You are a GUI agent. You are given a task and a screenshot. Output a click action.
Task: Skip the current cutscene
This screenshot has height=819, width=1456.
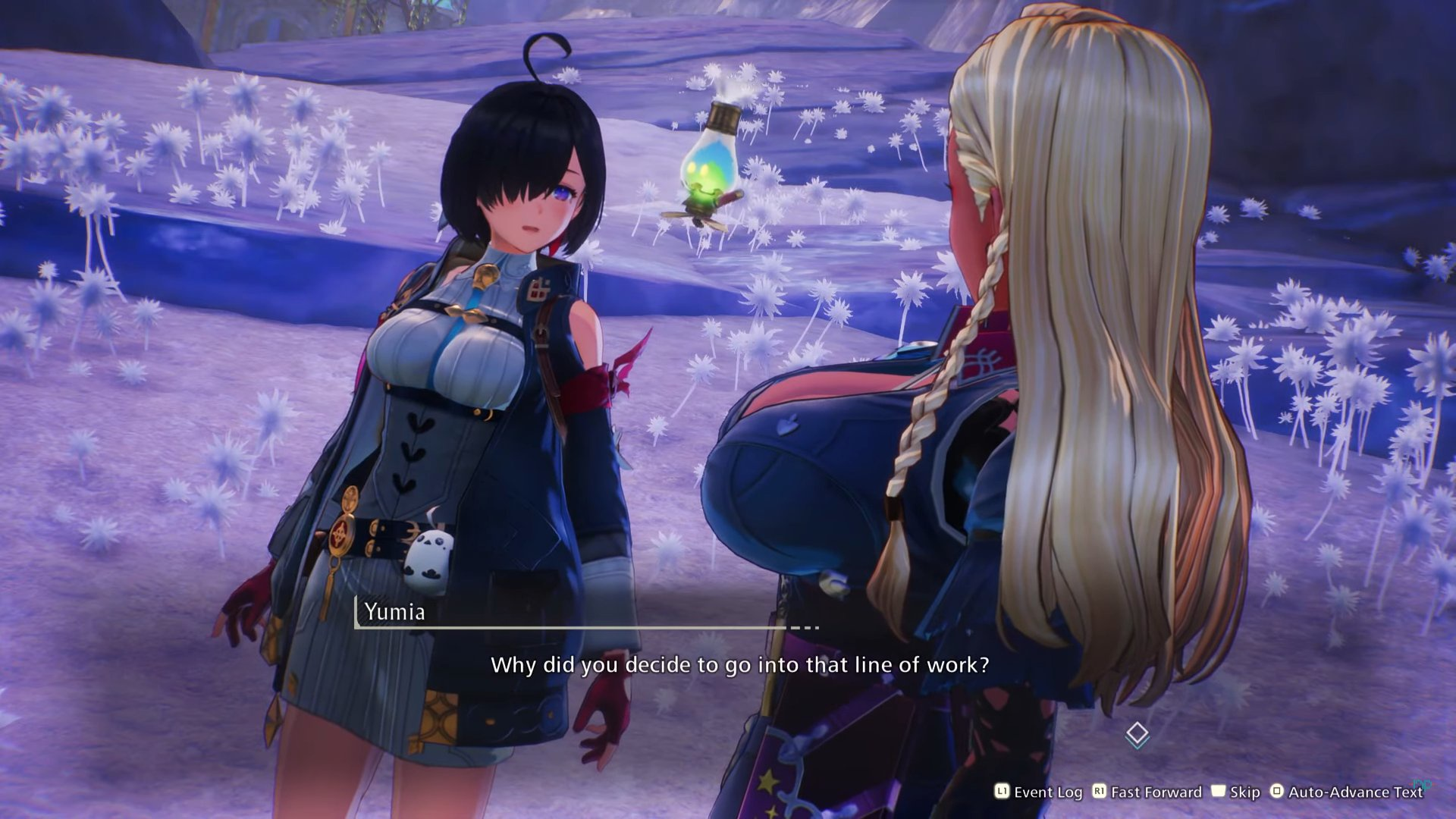click(1235, 792)
